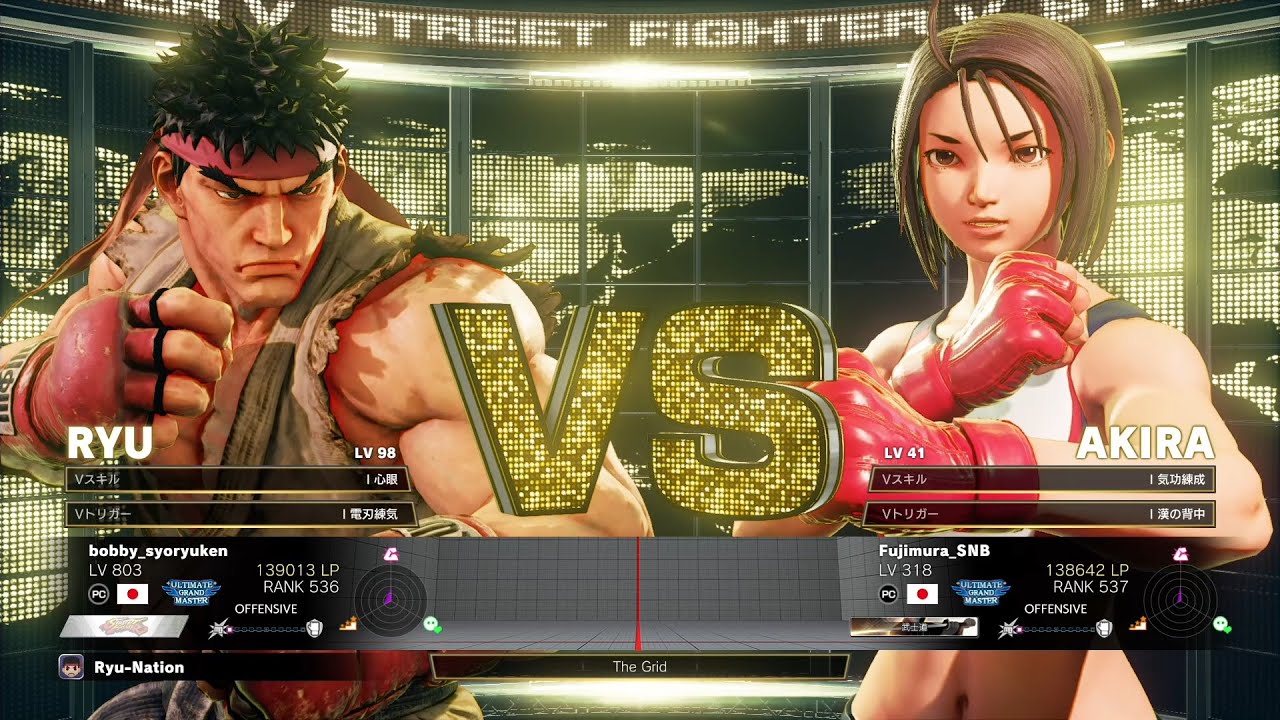Select Ryu's V-Skill 心眼 row
1280x720 pixels.
click(x=237, y=480)
